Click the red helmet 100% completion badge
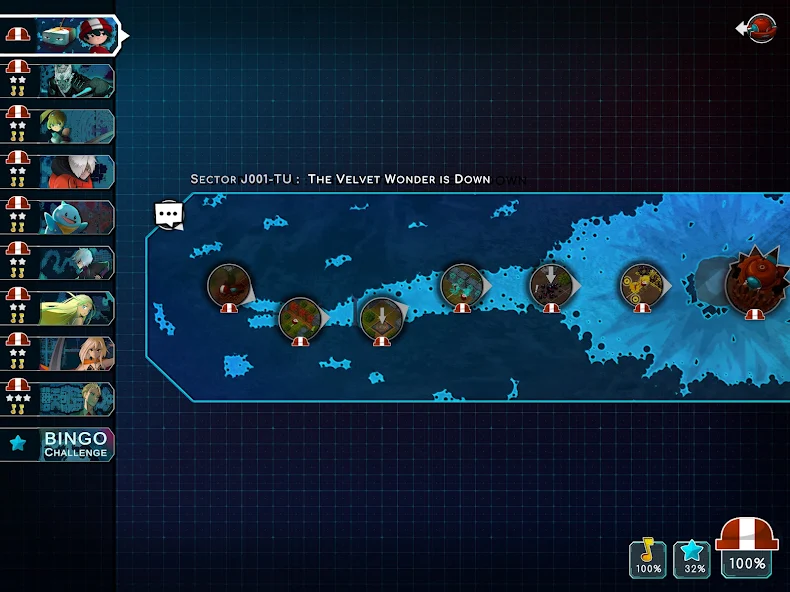This screenshot has width=790, height=592. 748,548
